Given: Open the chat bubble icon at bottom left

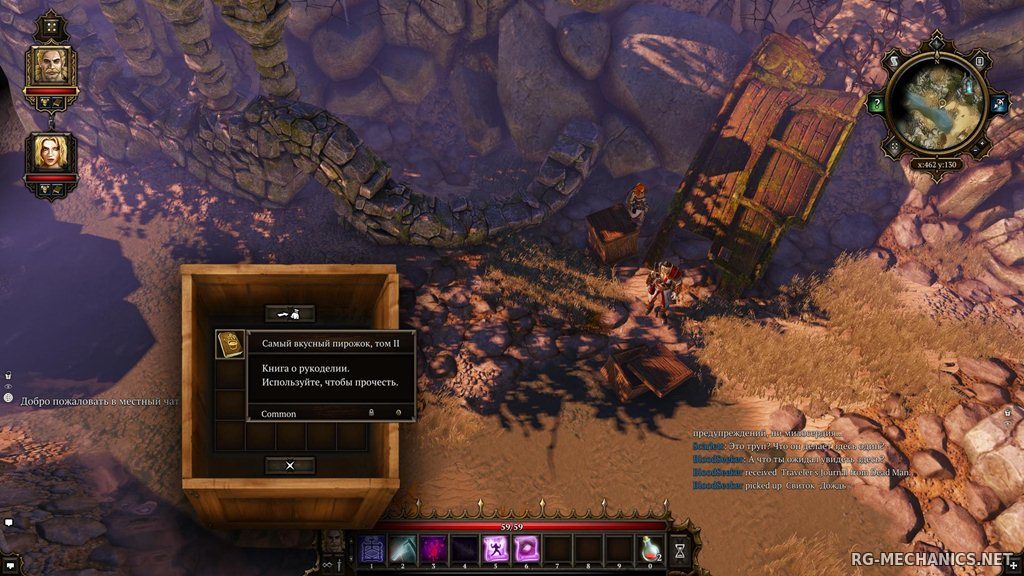Looking at the screenshot, I should point(8,522).
